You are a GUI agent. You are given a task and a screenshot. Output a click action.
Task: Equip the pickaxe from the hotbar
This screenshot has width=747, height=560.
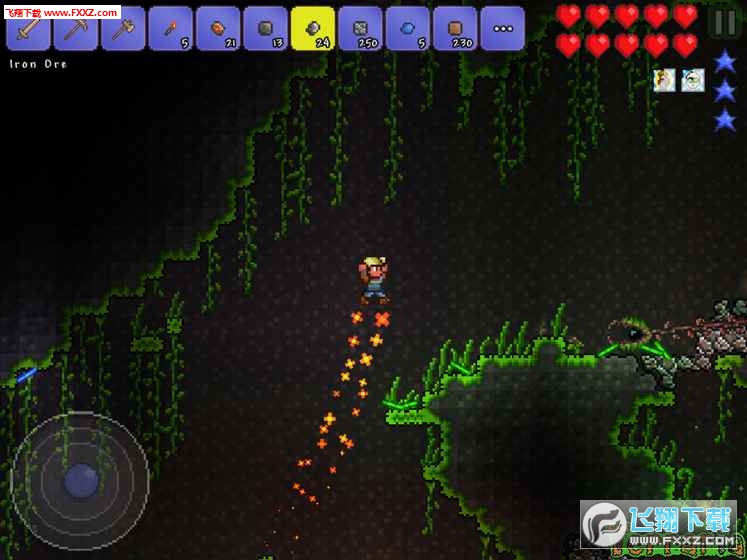pos(75,28)
